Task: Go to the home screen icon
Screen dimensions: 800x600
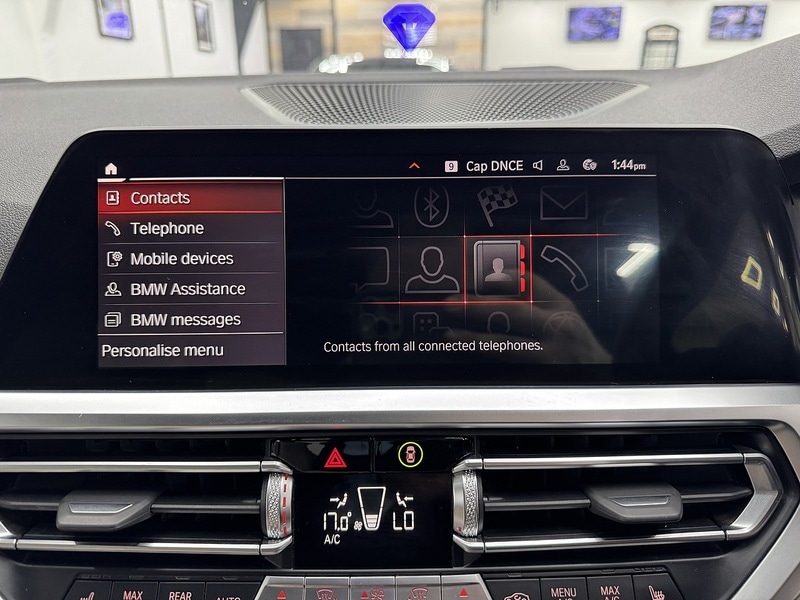Action: click(x=110, y=168)
